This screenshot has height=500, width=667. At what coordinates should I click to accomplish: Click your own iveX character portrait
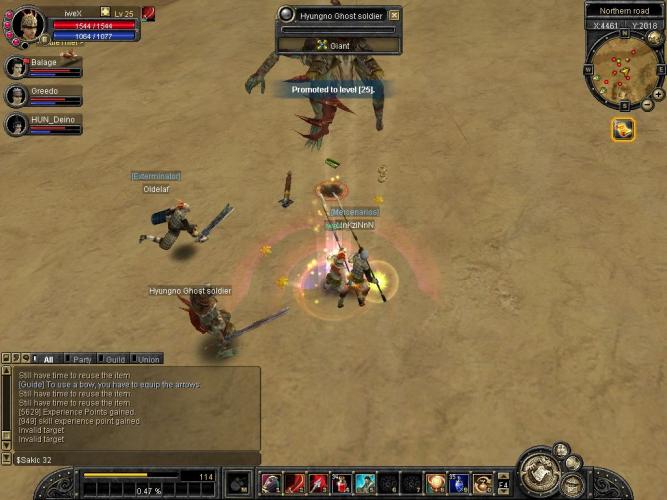click(25, 23)
